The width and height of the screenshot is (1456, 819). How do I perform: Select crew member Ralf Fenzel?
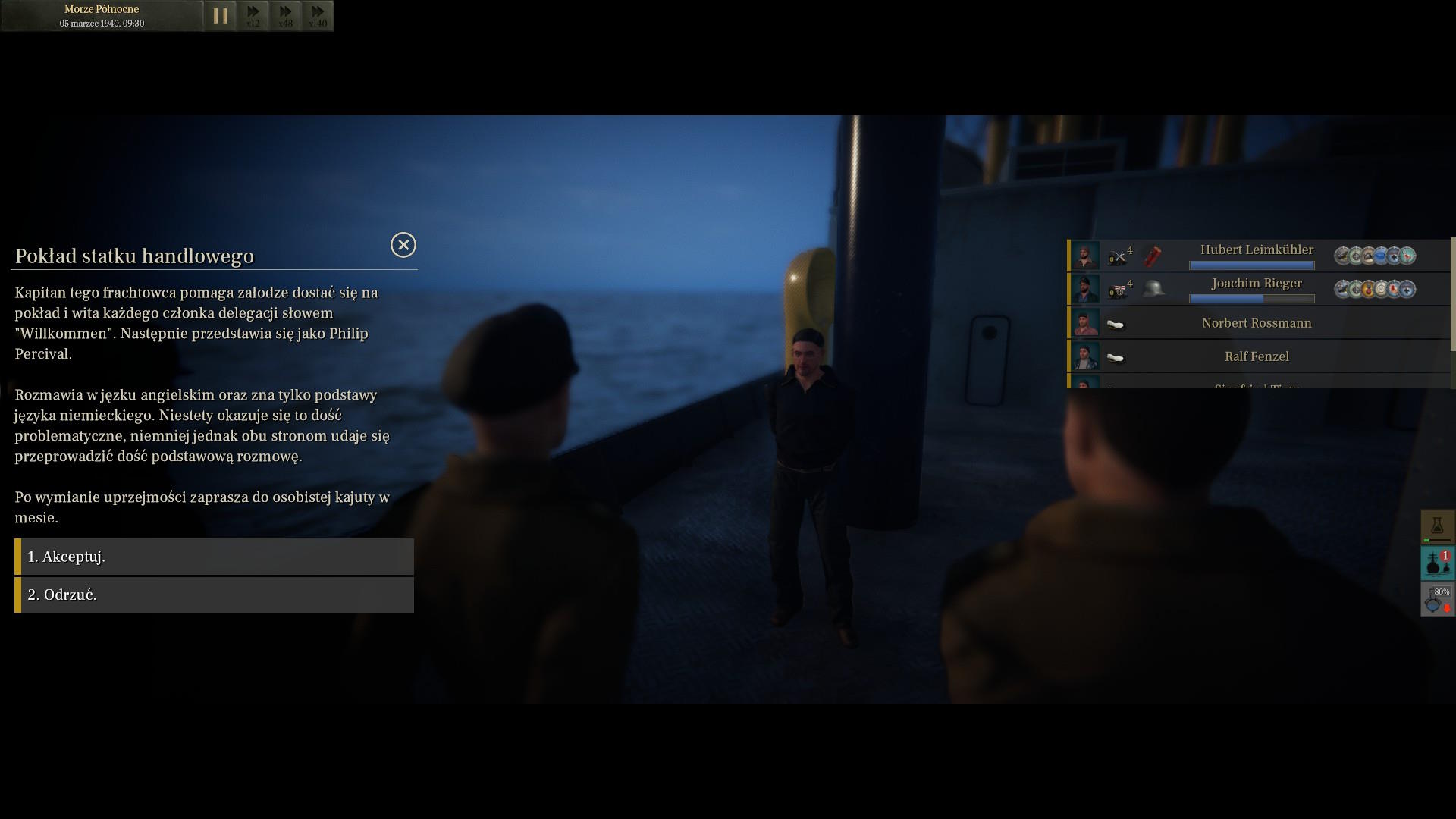pos(1256,356)
